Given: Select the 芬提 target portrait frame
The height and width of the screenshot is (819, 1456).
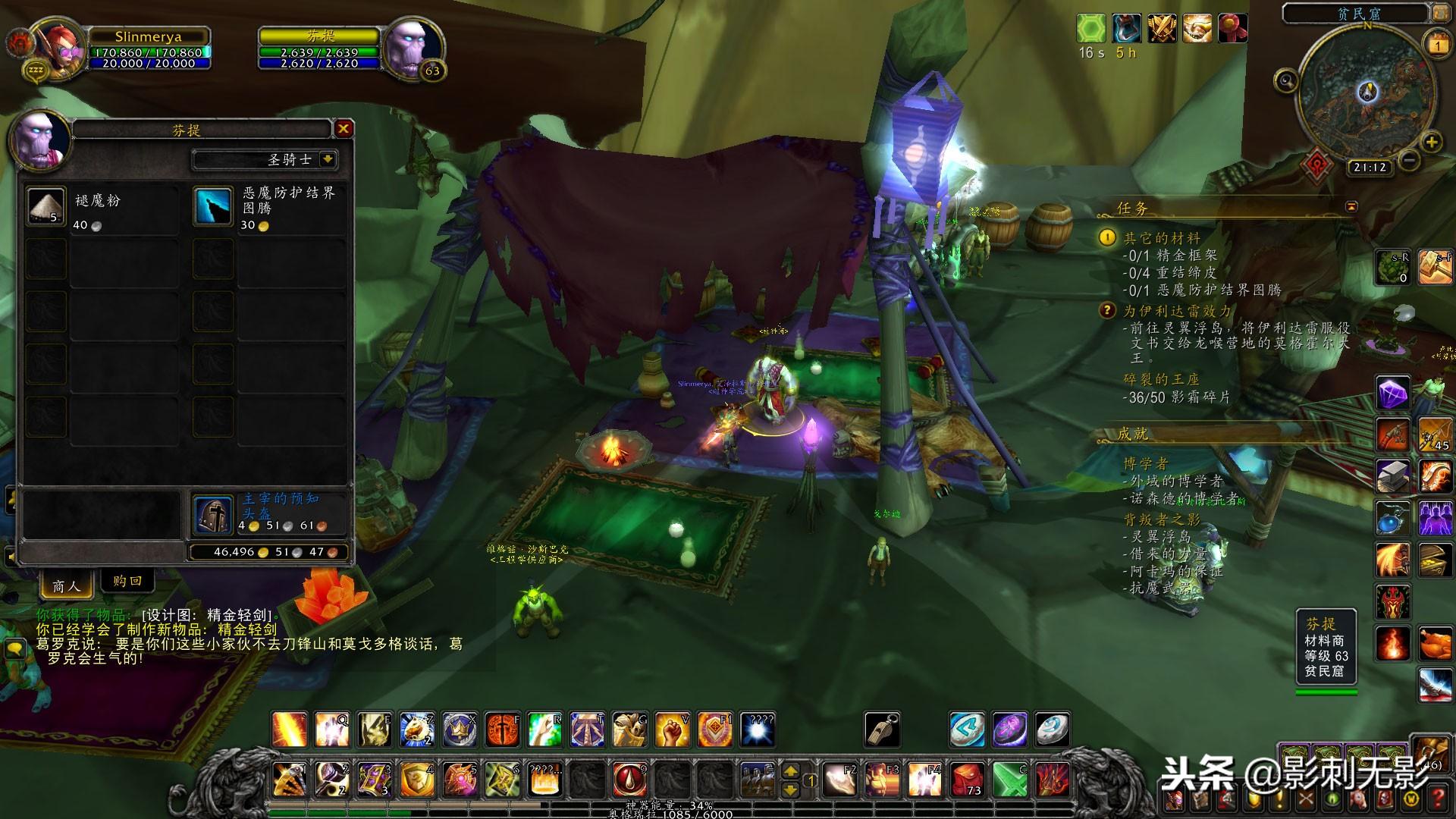Looking at the screenshot, I should (413, 47).
